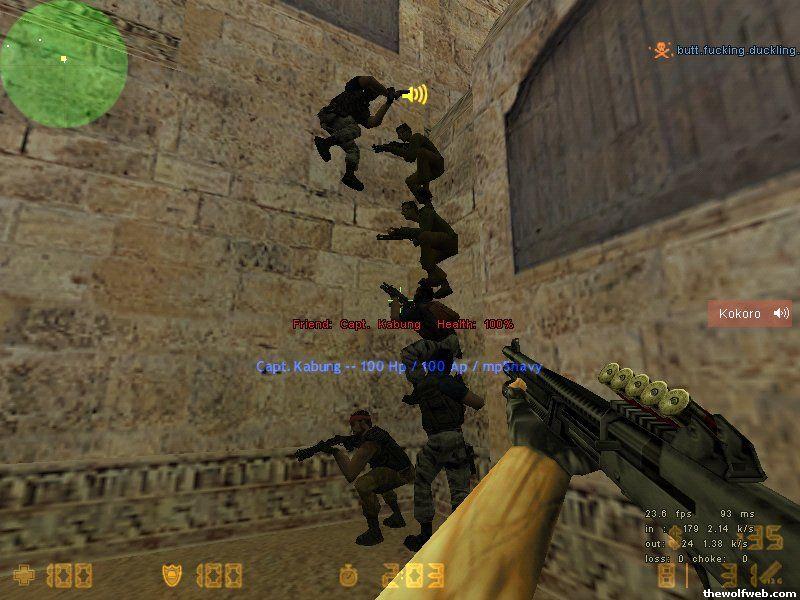Image resolution: width=800 pixels, height=600 pixels.
Task: Click the health cross icon
Action: coord(22,575)
